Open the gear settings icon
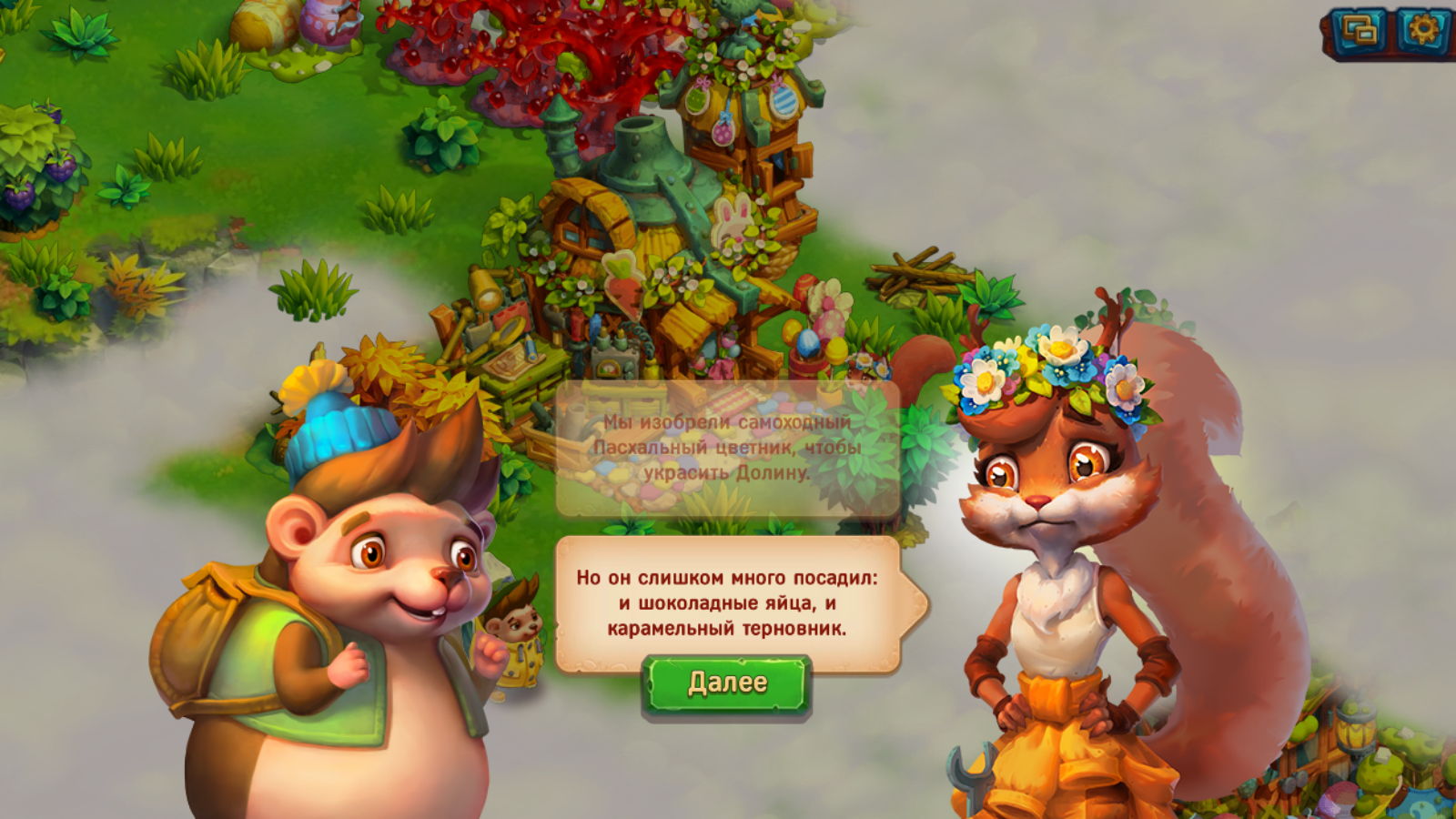1456x819 pixels. point(1422,32)
